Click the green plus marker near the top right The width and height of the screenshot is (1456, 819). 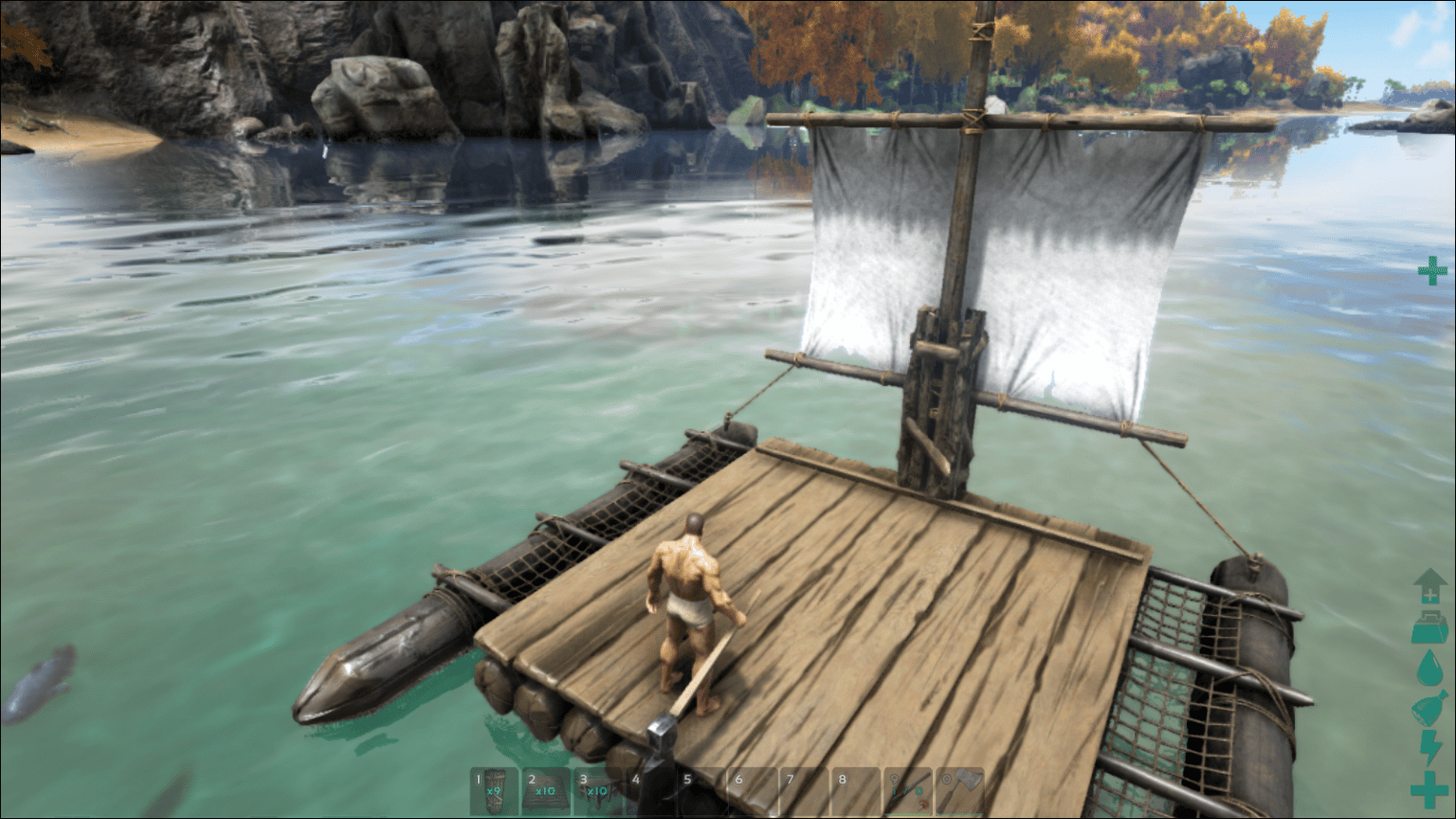1431,273
